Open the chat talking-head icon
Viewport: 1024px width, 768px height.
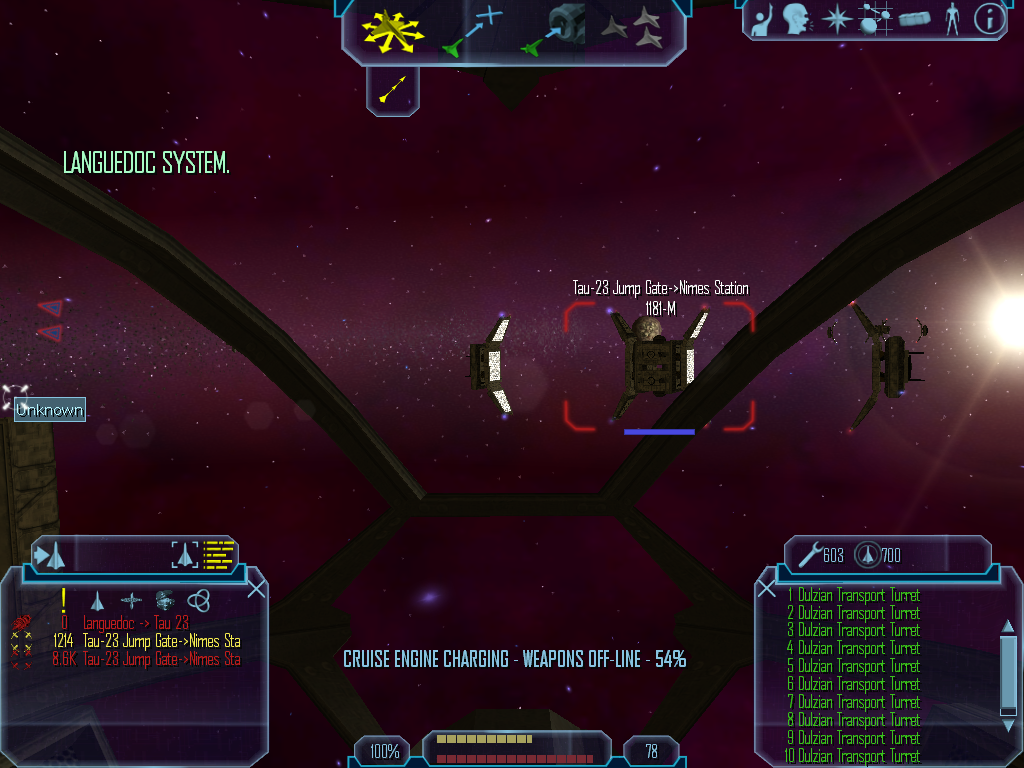795,19
